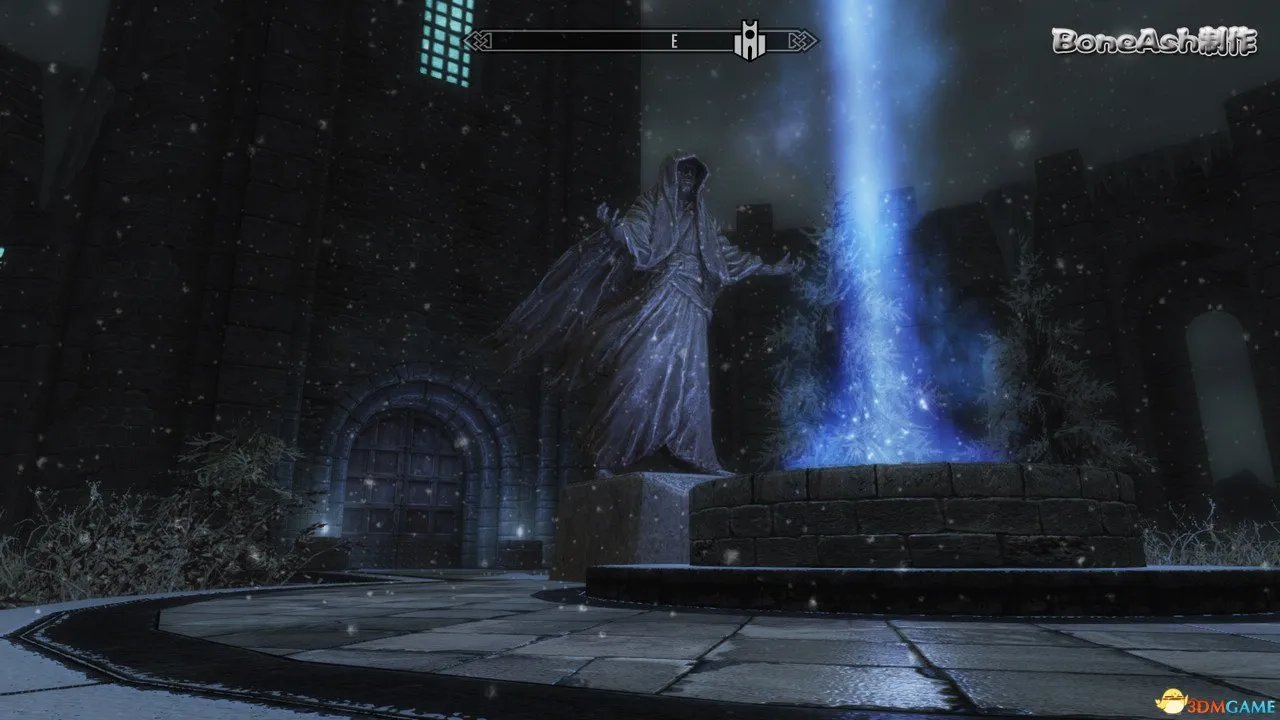Click the location marker icon on the compass
The width and height of the screenshot is (1280, 720).
[x=749, y=41]
